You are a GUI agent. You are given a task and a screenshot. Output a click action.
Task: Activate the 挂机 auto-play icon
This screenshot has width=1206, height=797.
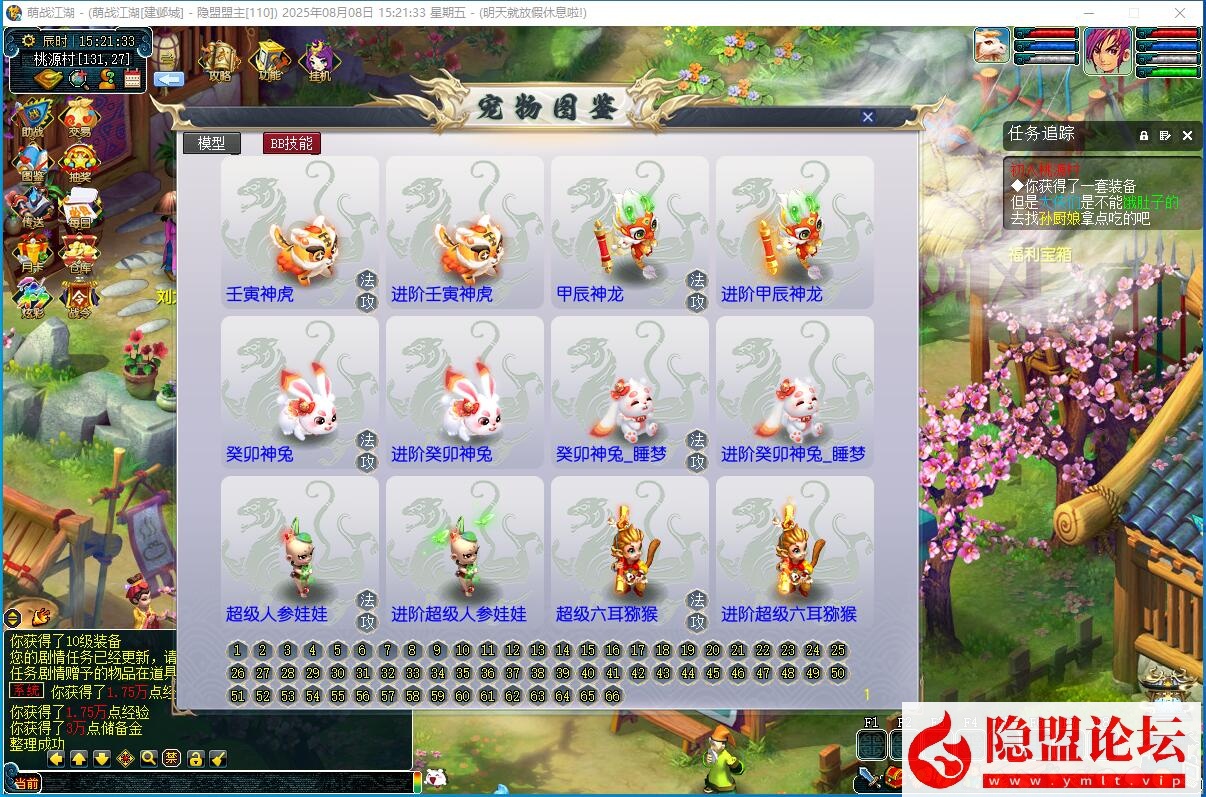320,60
